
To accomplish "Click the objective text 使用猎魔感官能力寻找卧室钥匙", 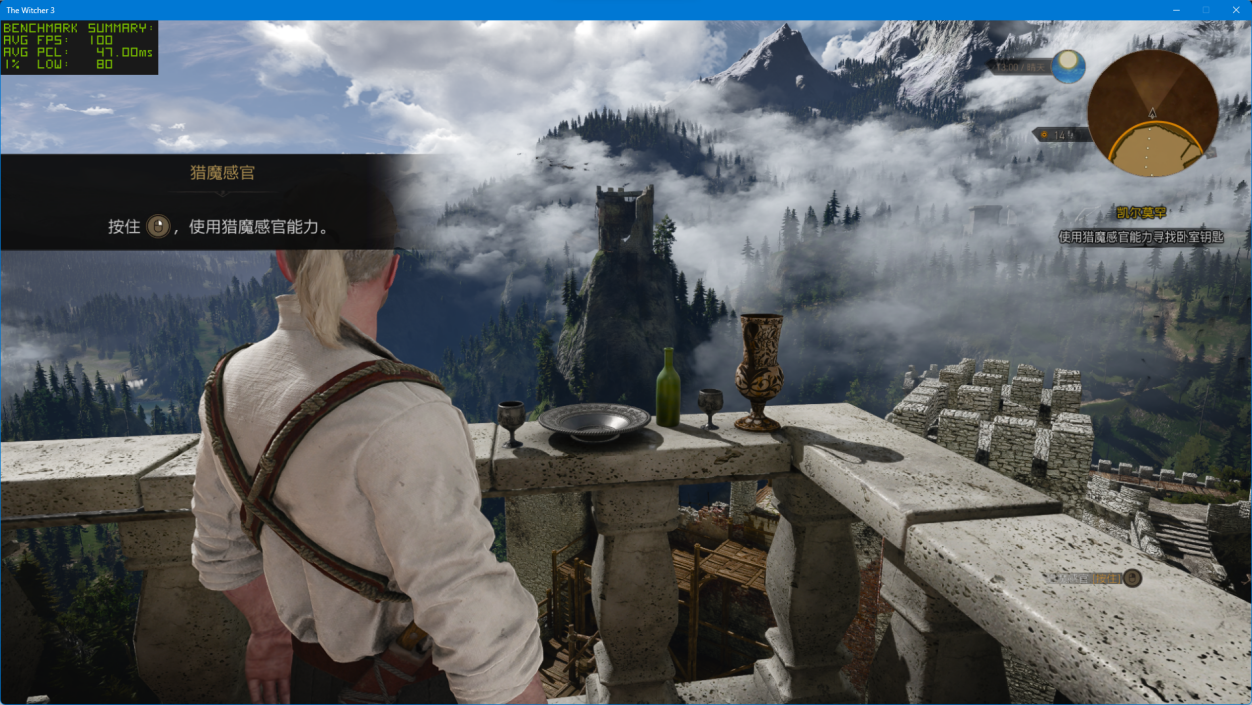I will [1141, 237].
